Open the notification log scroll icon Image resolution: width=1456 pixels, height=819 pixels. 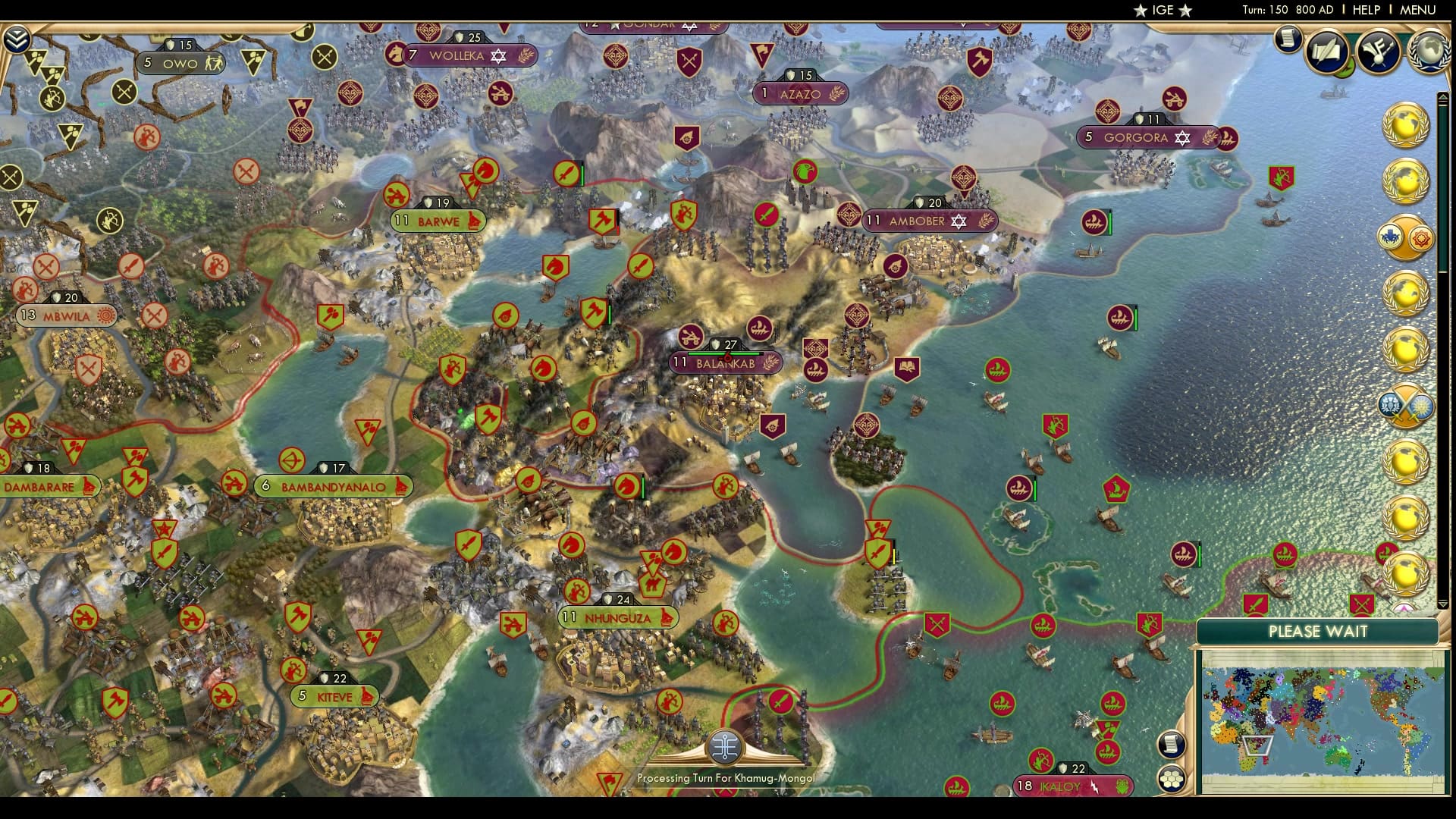click(x=1288, y=39)
